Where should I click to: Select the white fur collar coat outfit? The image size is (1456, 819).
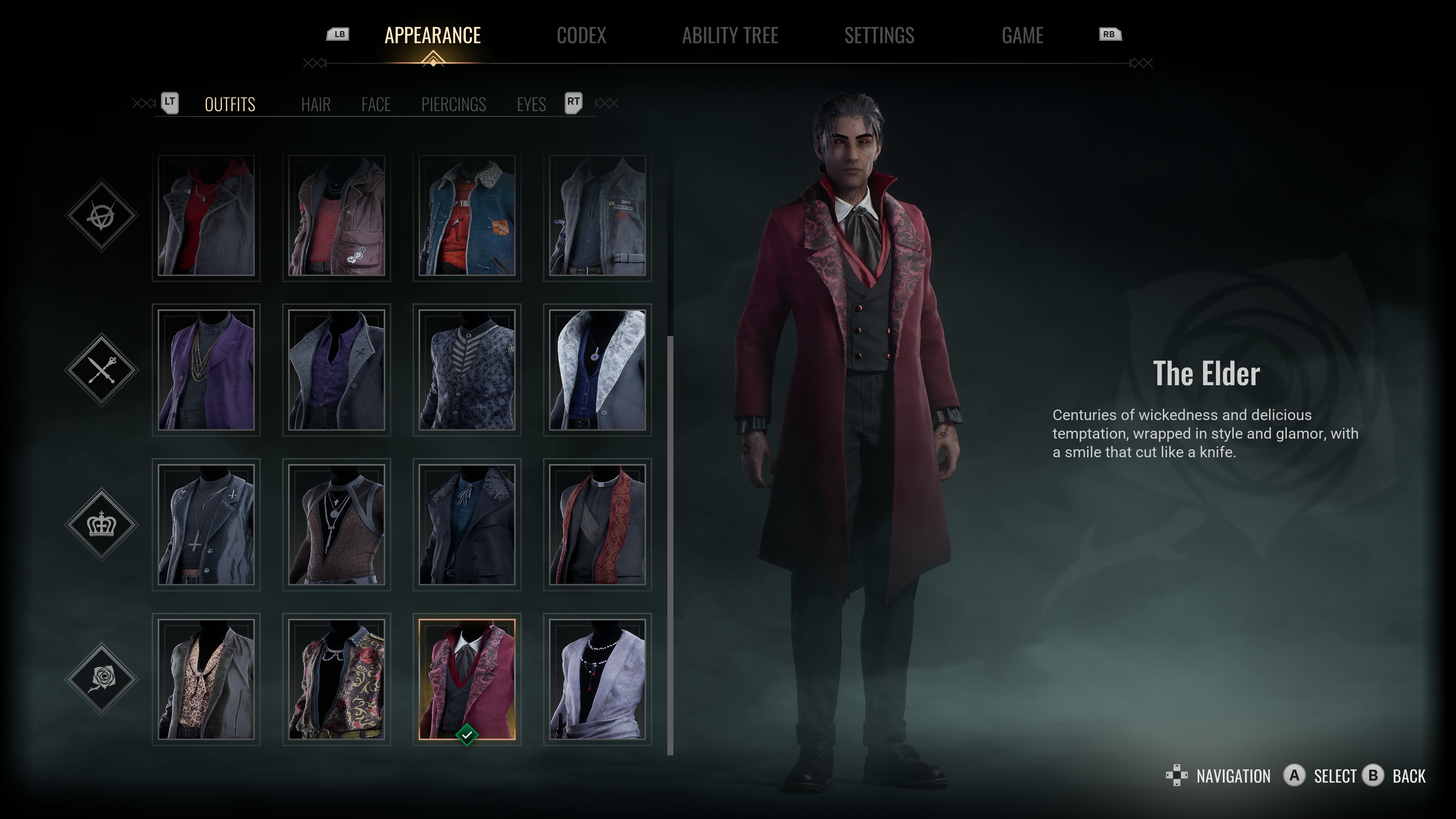pyautogui.click(x=597, y=370)
